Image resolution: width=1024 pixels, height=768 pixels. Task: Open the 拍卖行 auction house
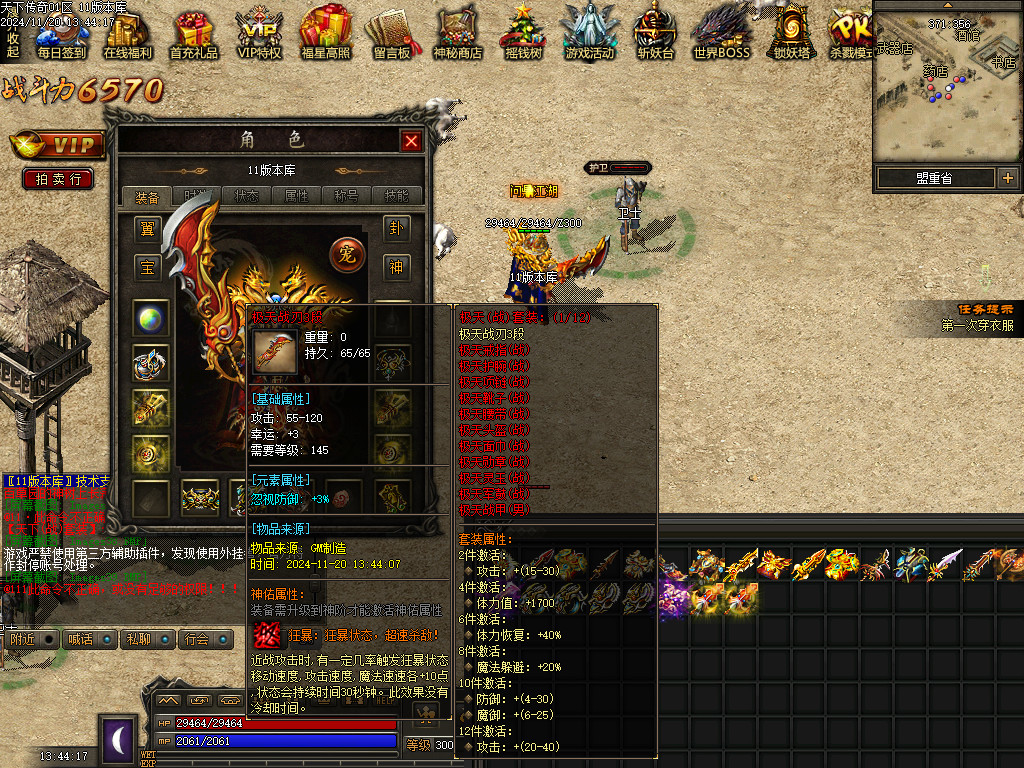[x=58, y=179]
